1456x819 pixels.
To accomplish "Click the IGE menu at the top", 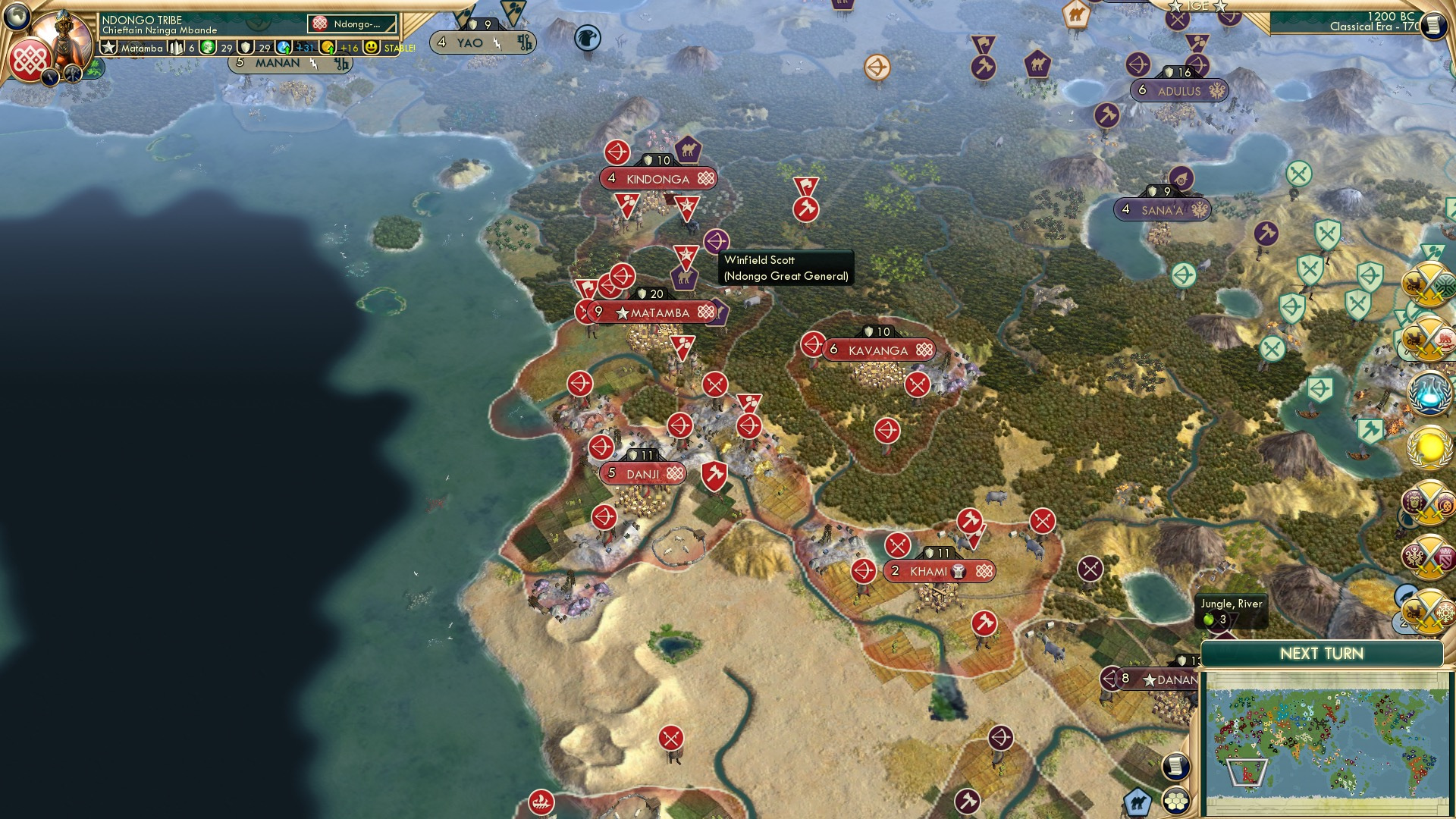I will (x=1196, y=6).
